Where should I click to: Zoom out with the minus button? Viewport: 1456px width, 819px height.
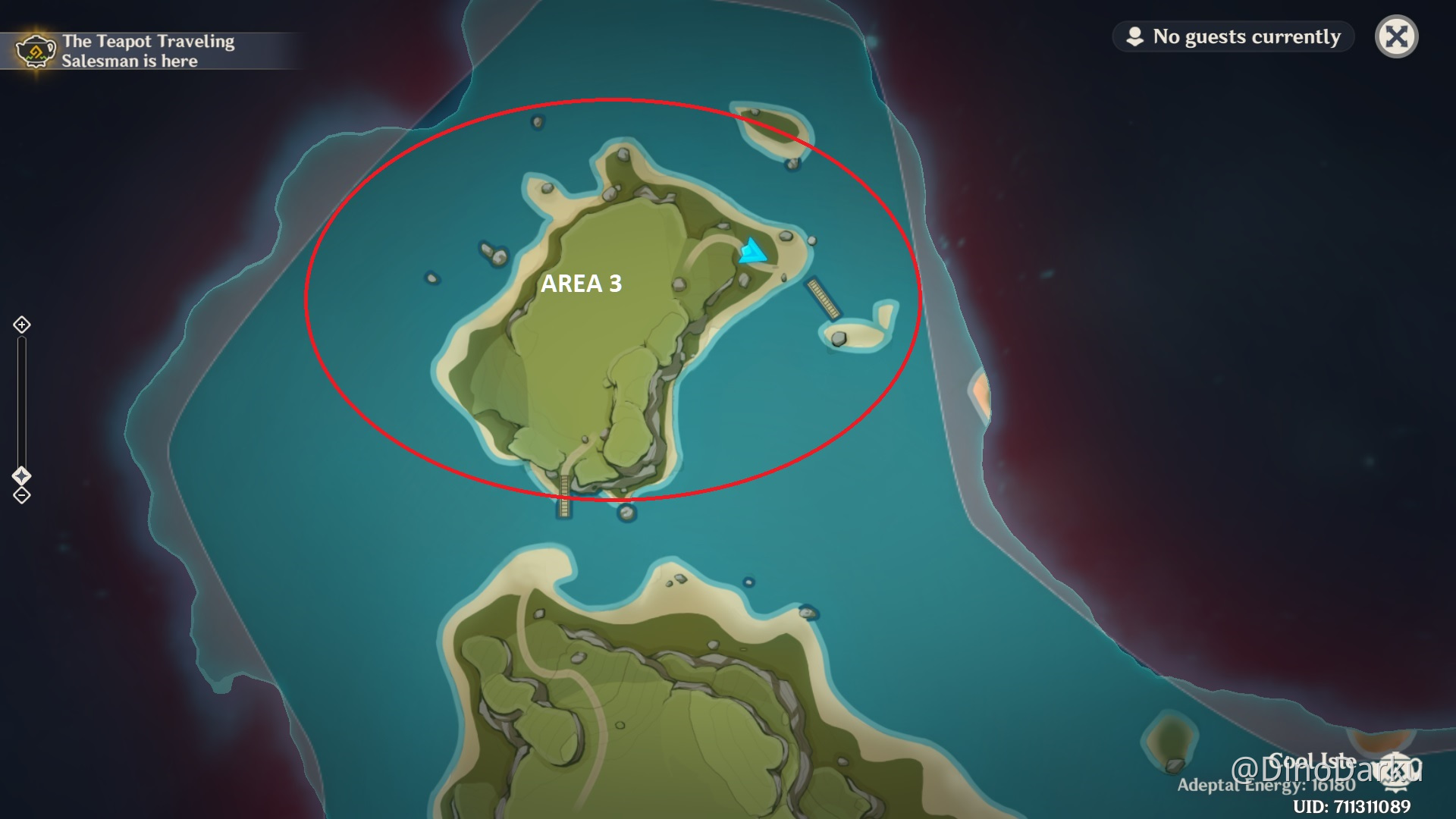click(x=22, y=496)
